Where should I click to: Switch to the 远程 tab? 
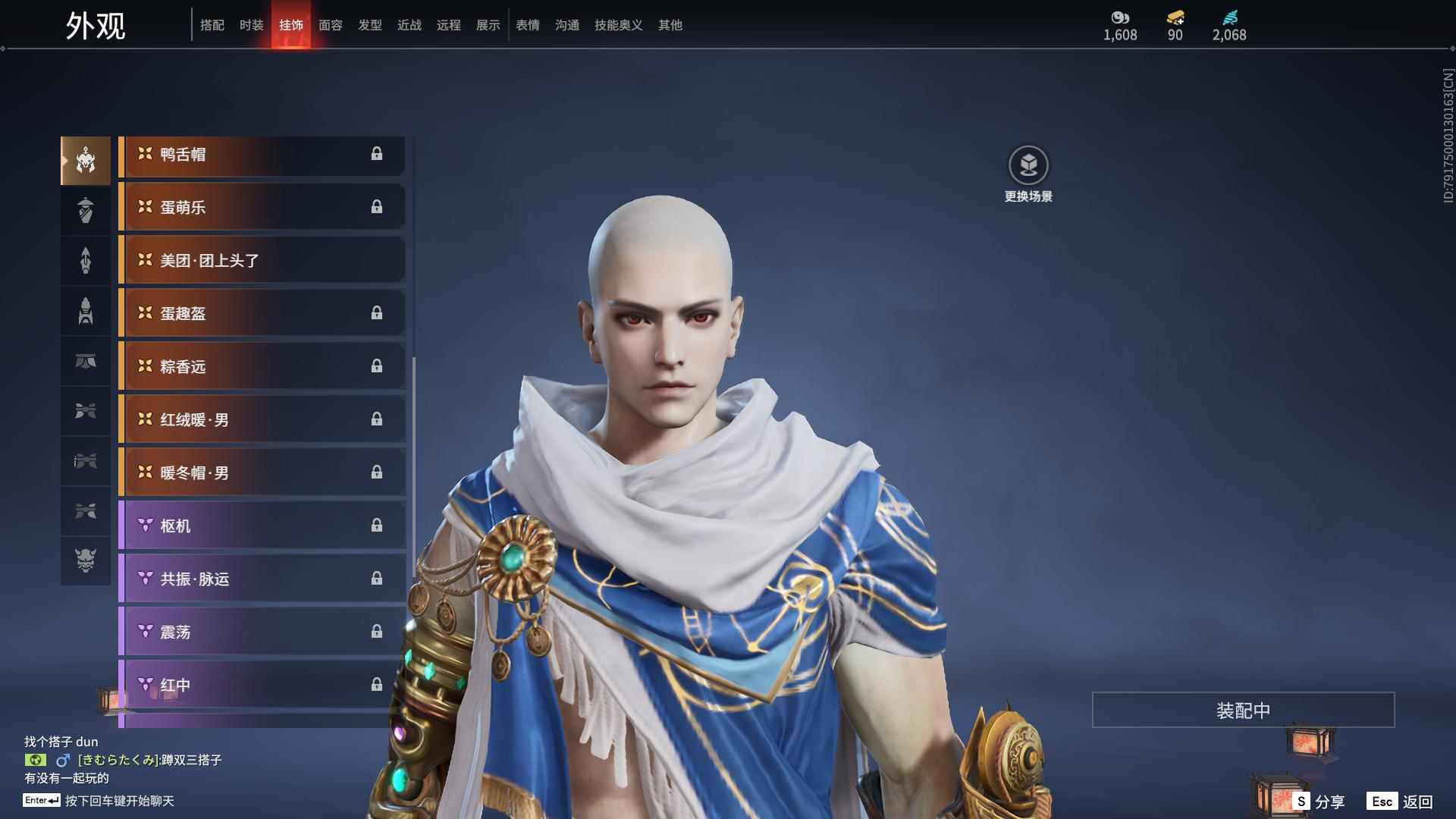[x=449, y=25]
